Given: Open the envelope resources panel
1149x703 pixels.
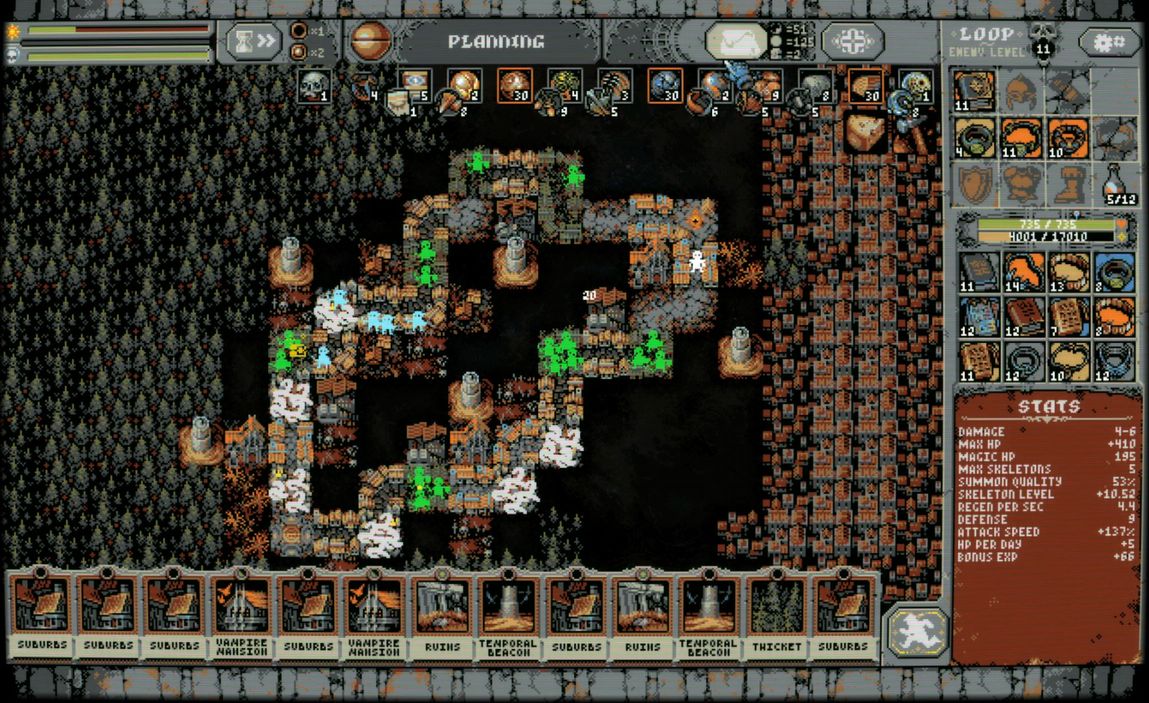Looking at the screenshot, I should [x=736, y=42].
